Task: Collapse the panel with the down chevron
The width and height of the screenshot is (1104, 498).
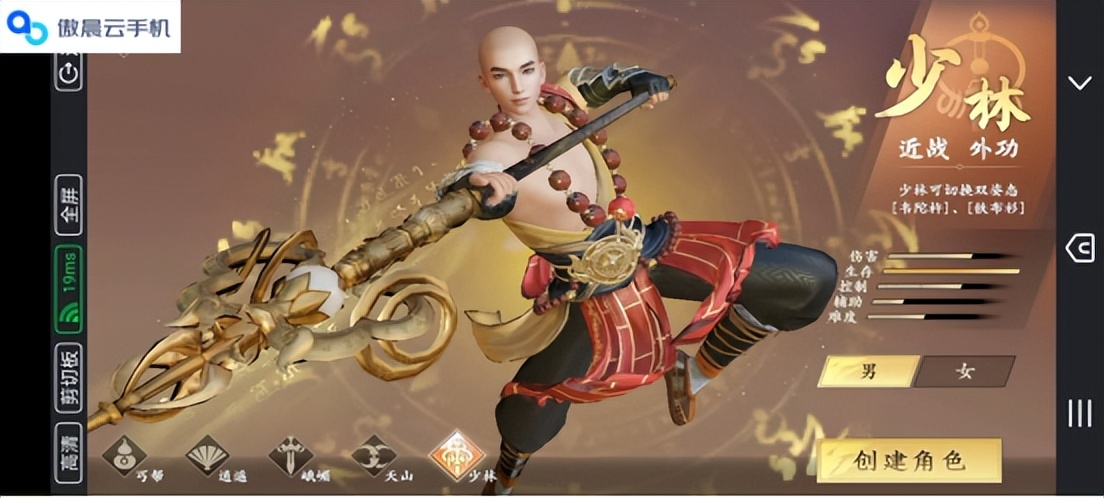Action: click(1079, 82)
